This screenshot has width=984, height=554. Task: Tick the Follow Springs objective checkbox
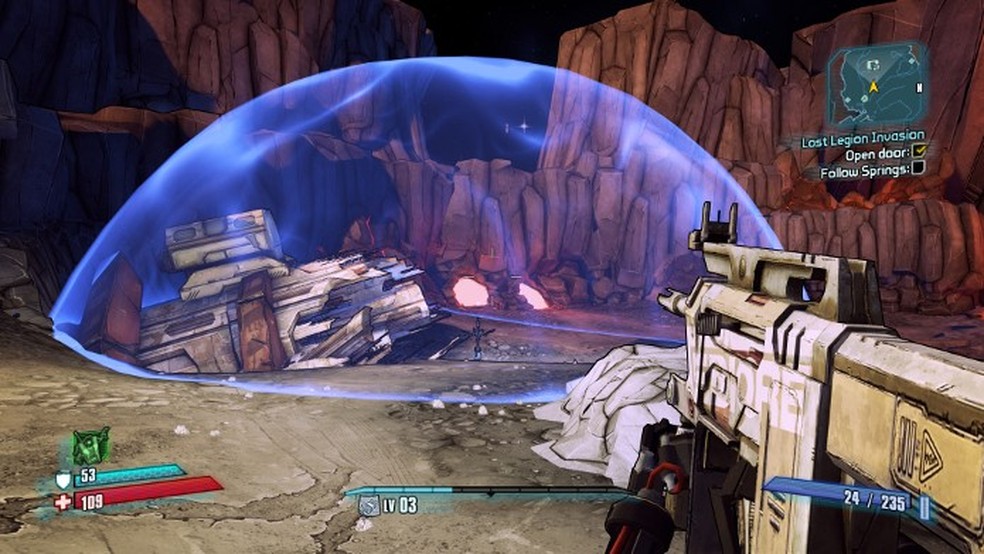tap(919, 171)
